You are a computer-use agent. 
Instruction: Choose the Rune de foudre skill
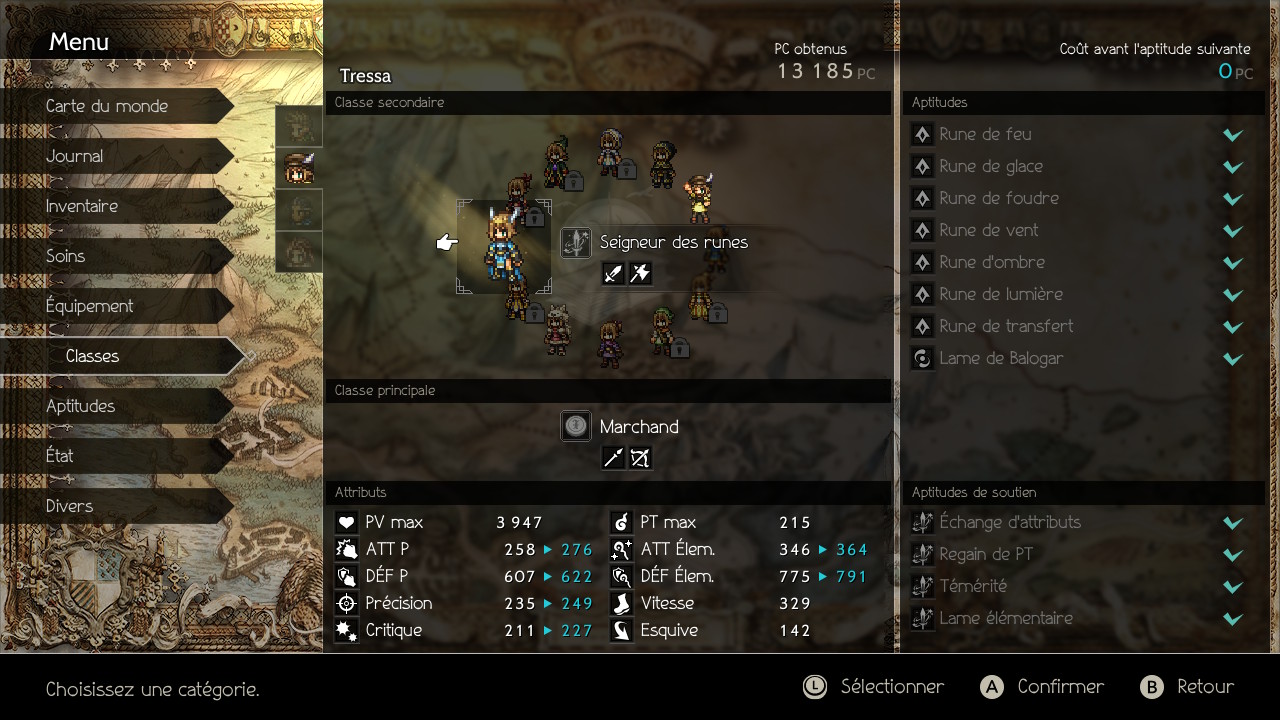(999, 198)
